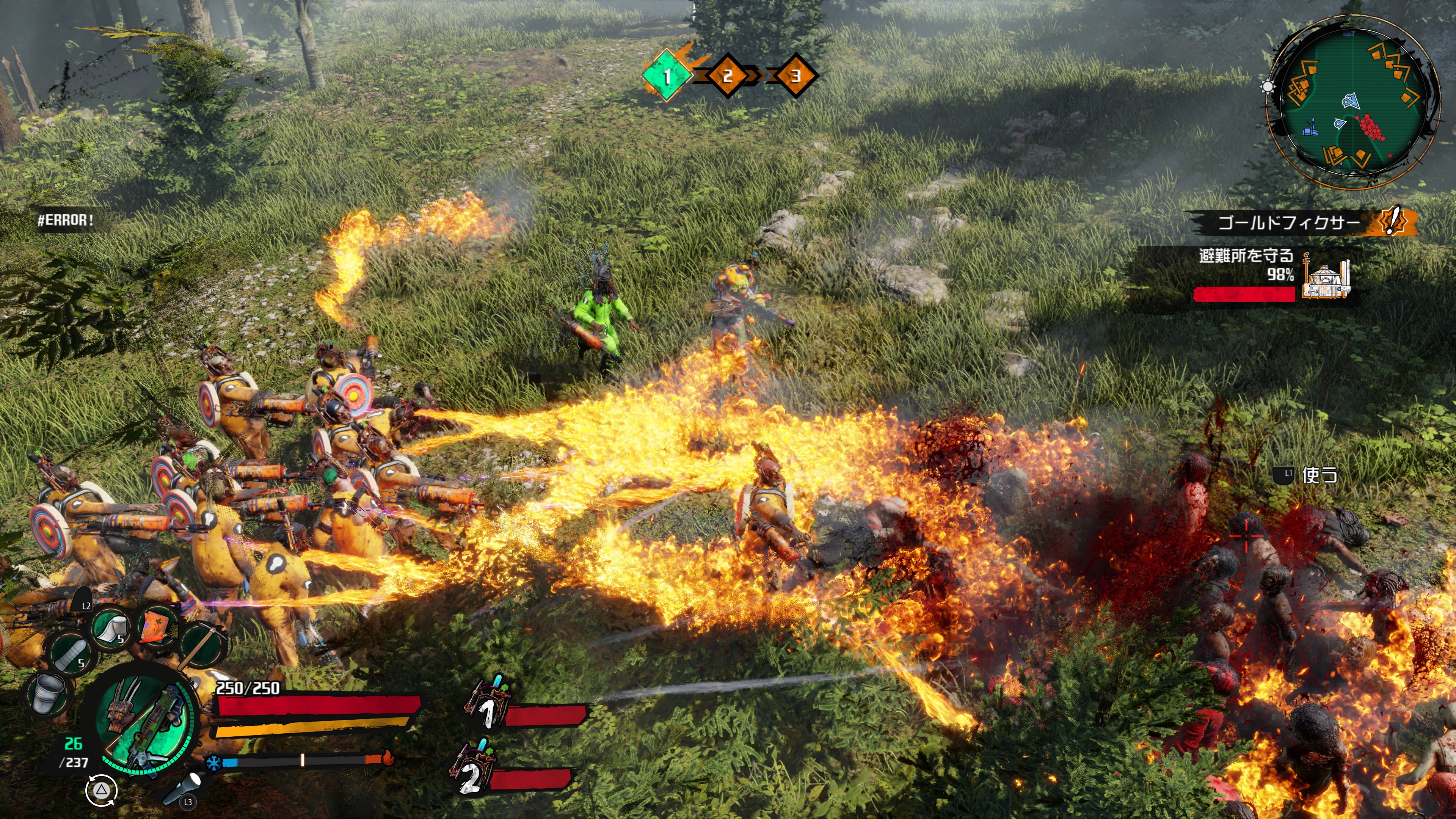Select the wave 2 orange diamond

point(728,76)
